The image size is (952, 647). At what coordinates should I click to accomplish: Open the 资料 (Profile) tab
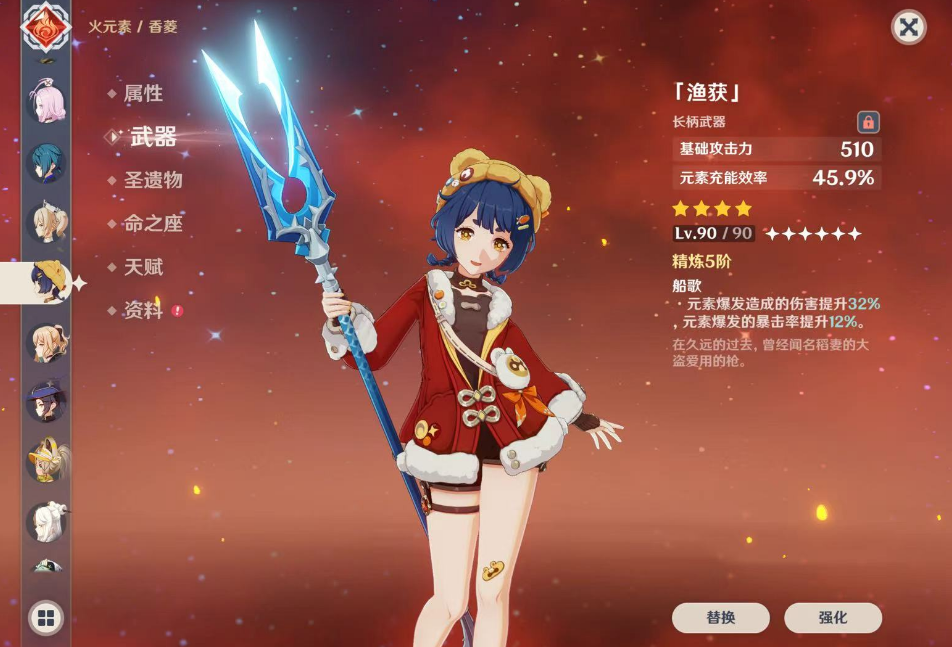142,311
